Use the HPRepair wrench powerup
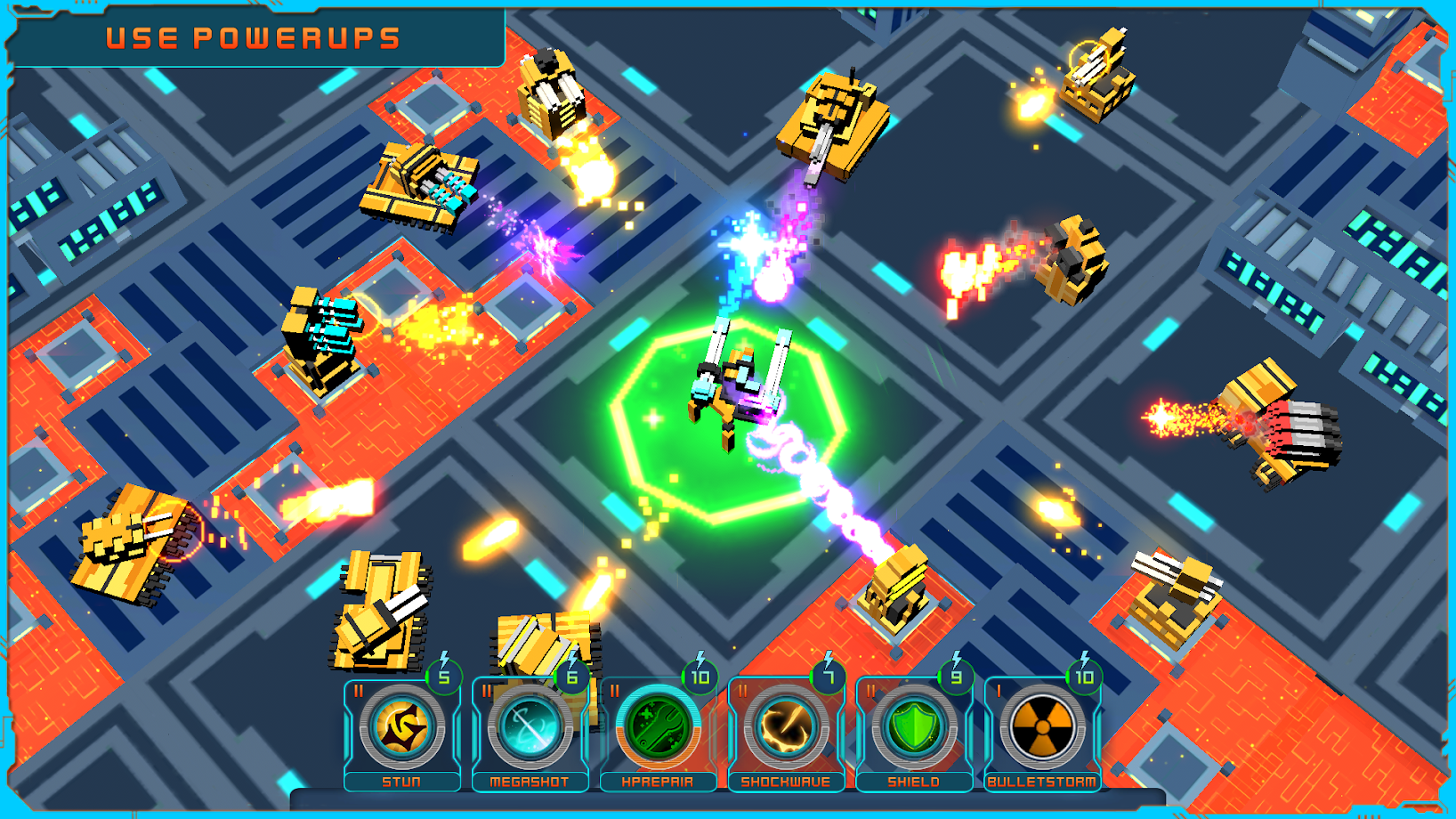This screenshot has height=819, width=1456. point(658,728)
